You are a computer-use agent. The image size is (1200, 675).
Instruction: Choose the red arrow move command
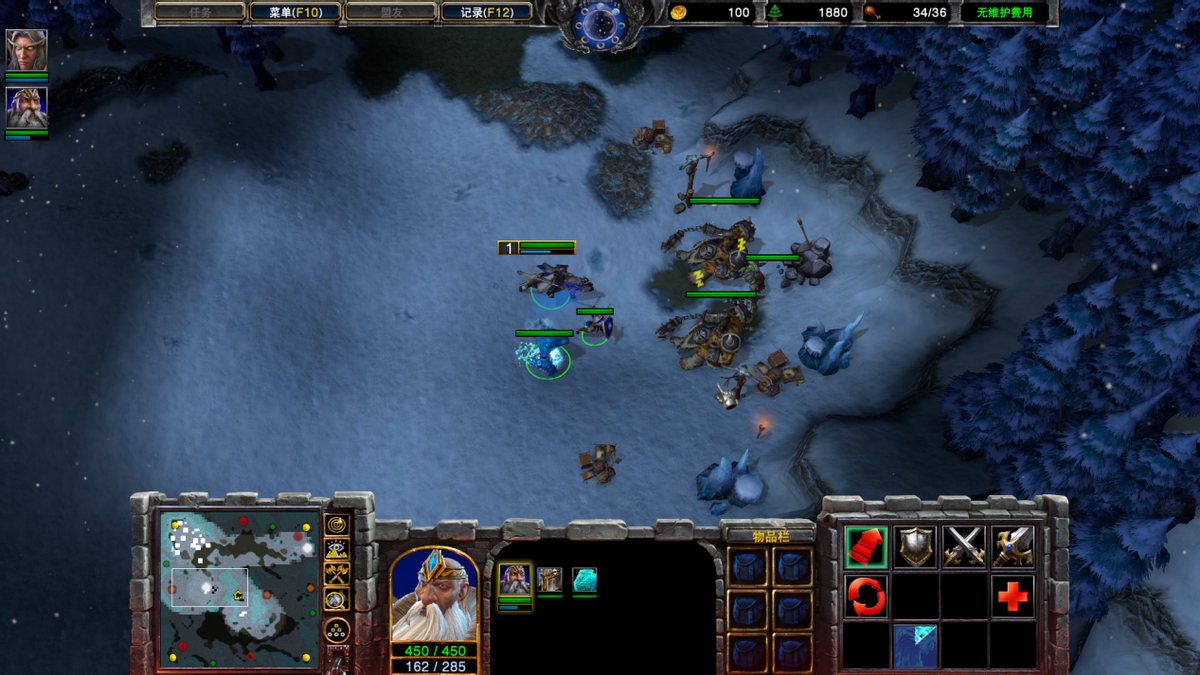tap(866, 547)
